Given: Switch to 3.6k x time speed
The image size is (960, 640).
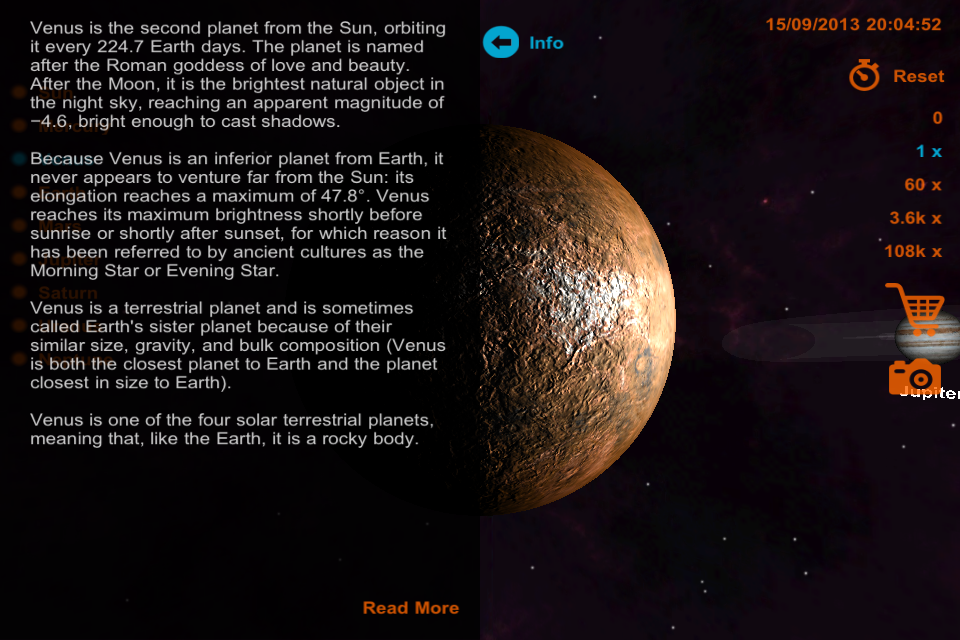Looking at the screenshot, I should tap(915, 218).
